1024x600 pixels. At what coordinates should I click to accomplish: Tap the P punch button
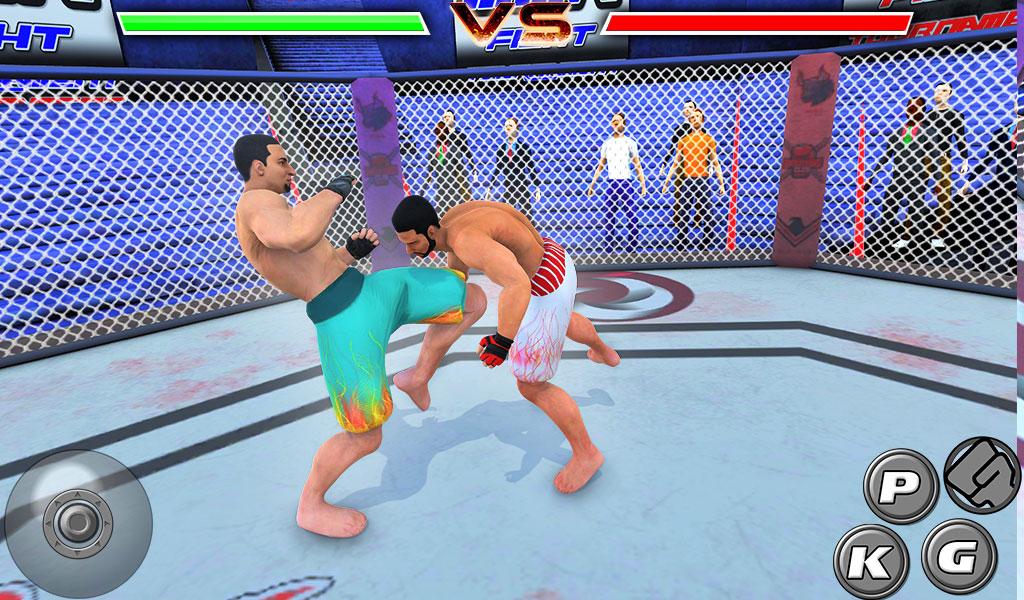pos(899,486)
